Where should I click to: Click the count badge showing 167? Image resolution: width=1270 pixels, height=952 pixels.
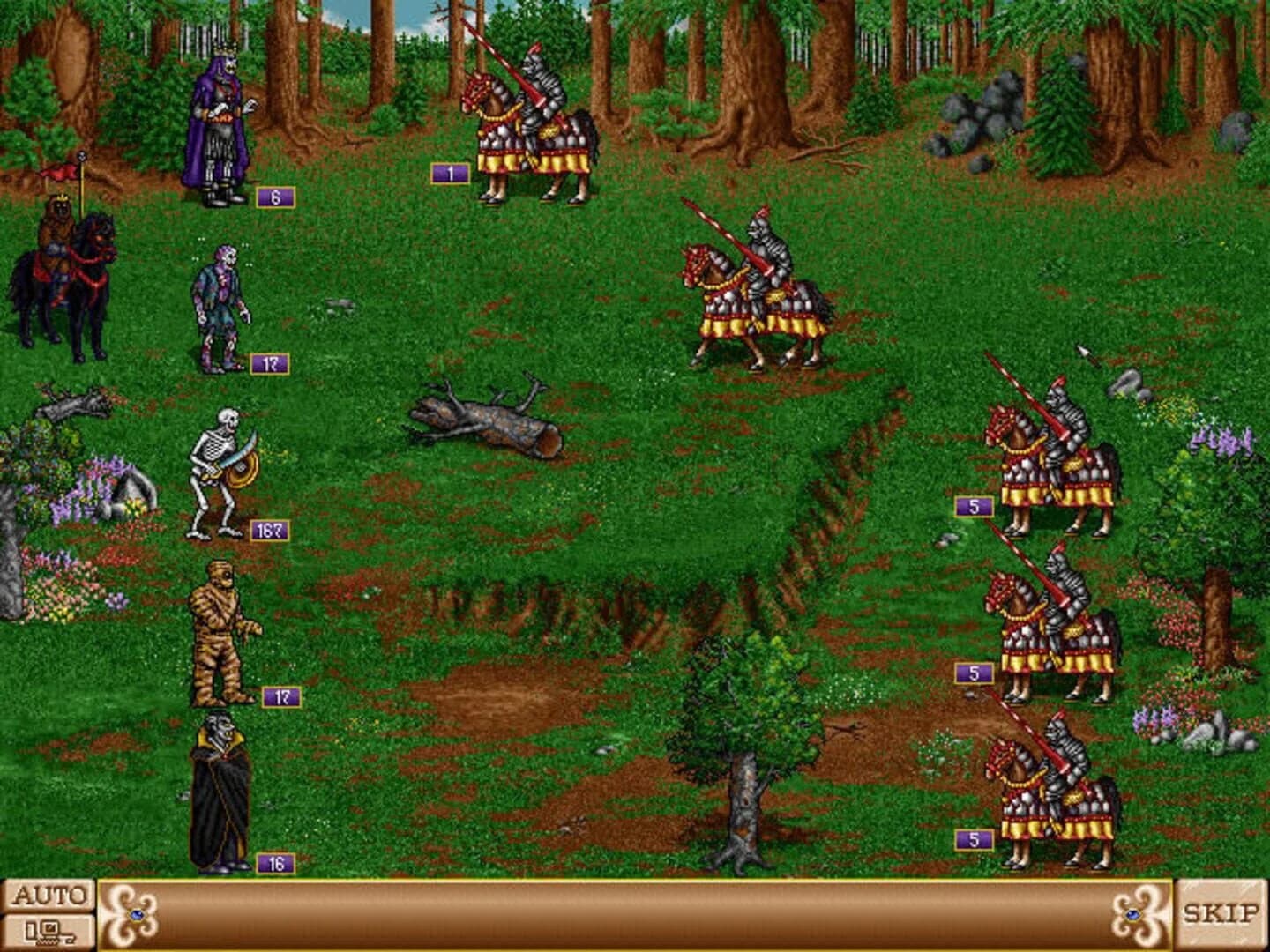coord(271,529)
